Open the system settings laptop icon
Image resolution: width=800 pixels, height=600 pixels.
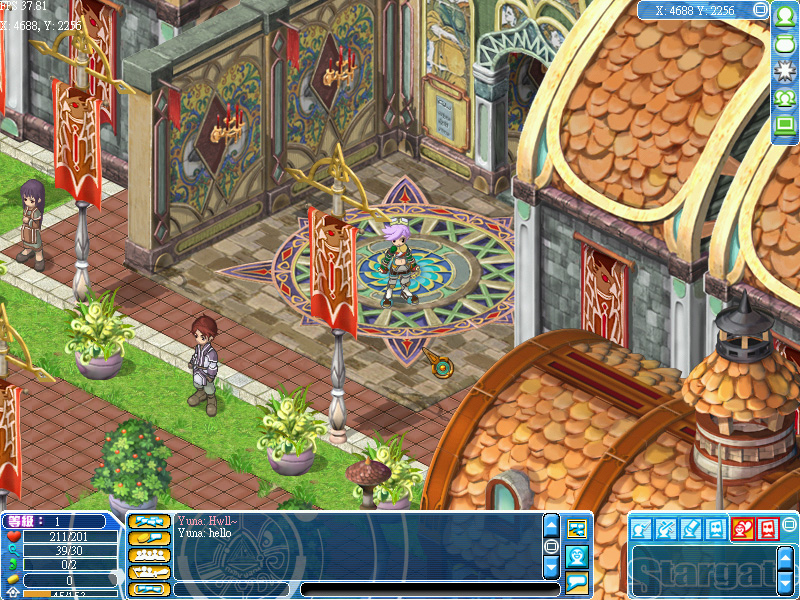785,125
